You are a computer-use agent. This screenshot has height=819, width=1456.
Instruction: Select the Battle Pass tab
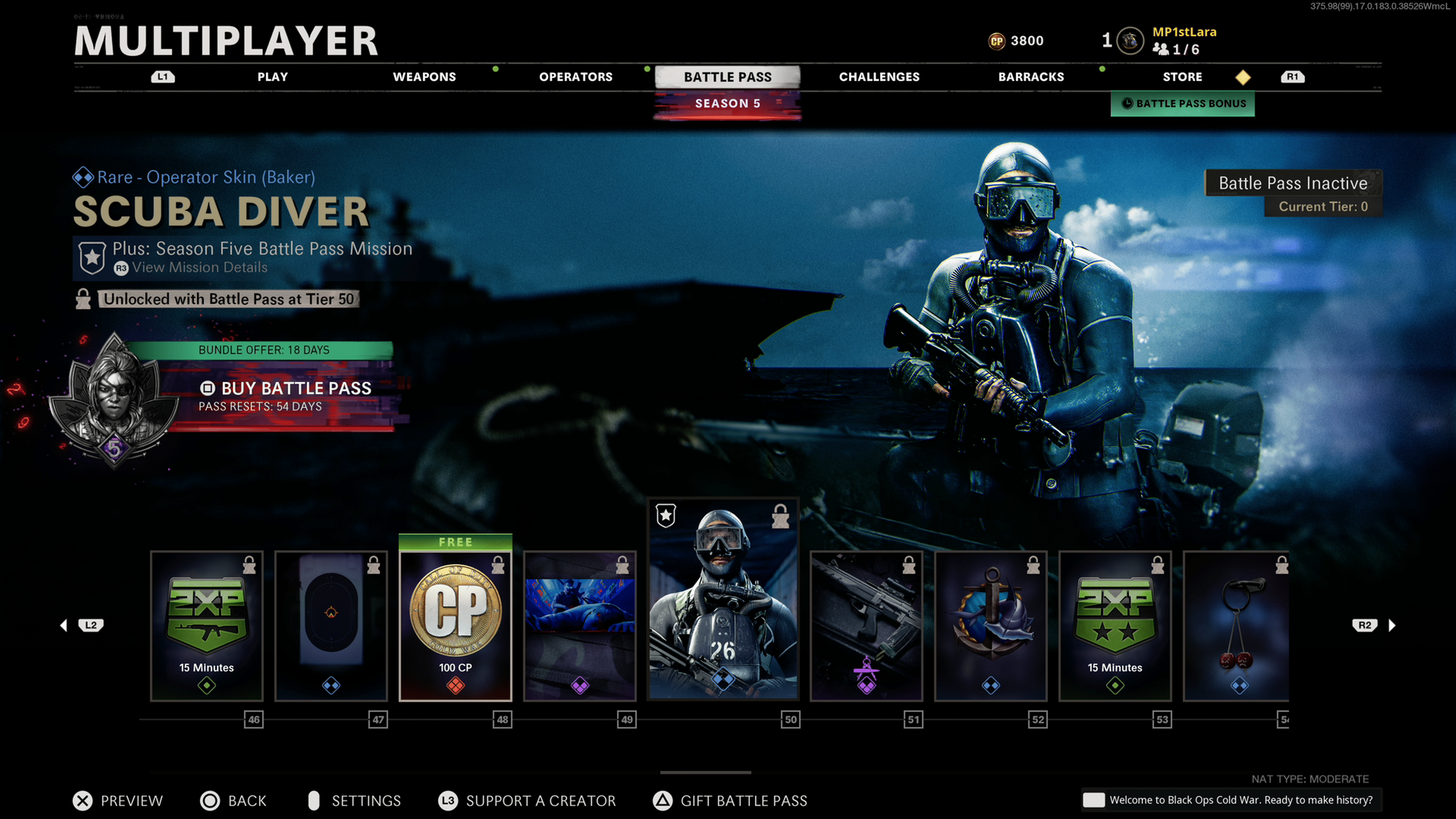[728, 77]
